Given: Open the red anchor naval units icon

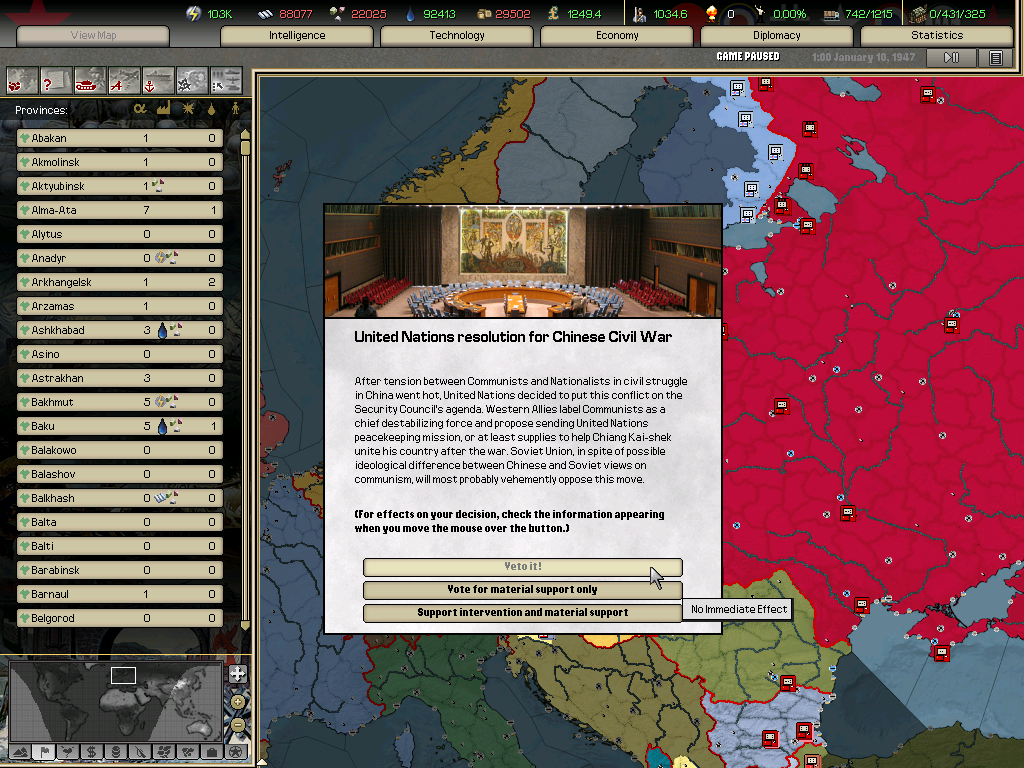Looking at the screenshot, I should click(157, 79).
